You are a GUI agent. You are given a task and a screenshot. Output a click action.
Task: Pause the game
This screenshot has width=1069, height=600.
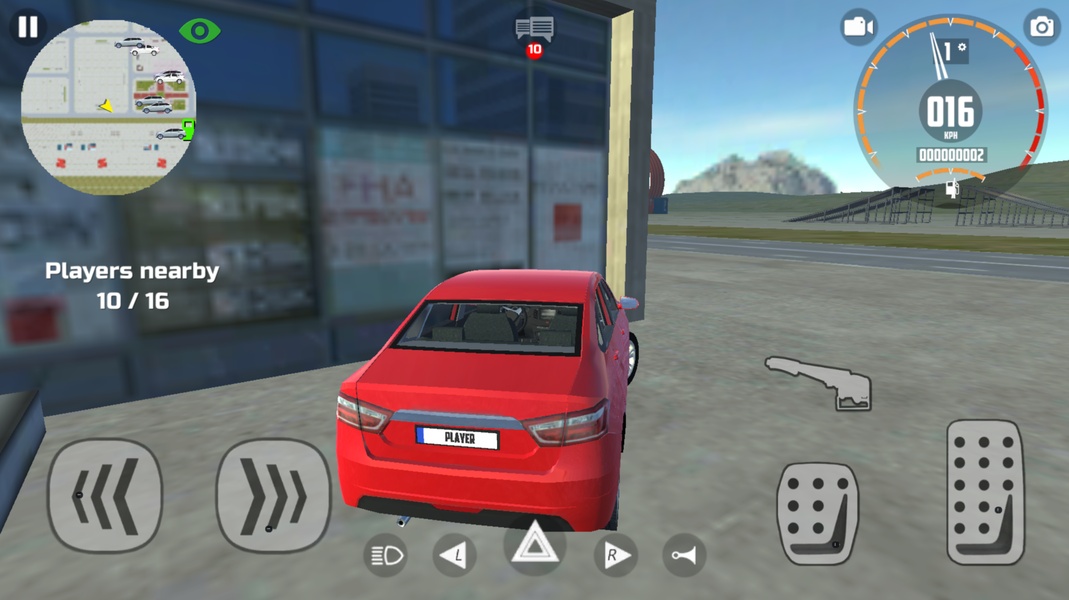pos(27,27)
